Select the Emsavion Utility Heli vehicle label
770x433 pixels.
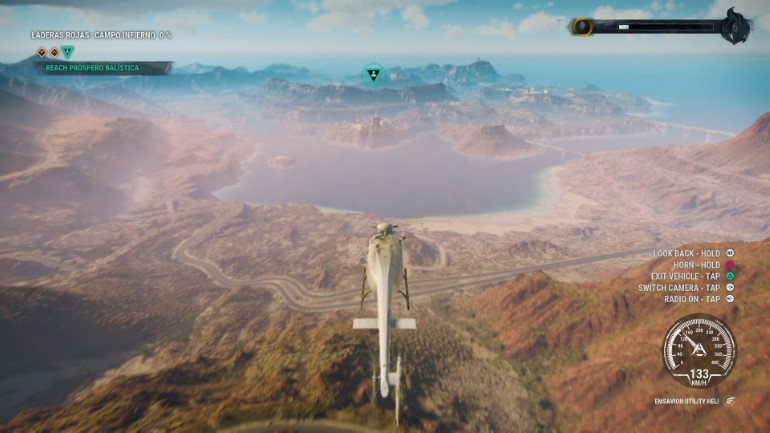(x=685, y=400)
